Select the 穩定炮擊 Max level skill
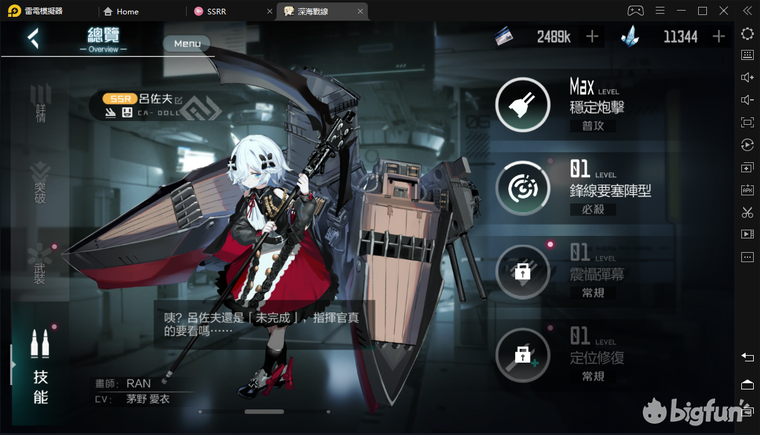 tap(521, 103)
